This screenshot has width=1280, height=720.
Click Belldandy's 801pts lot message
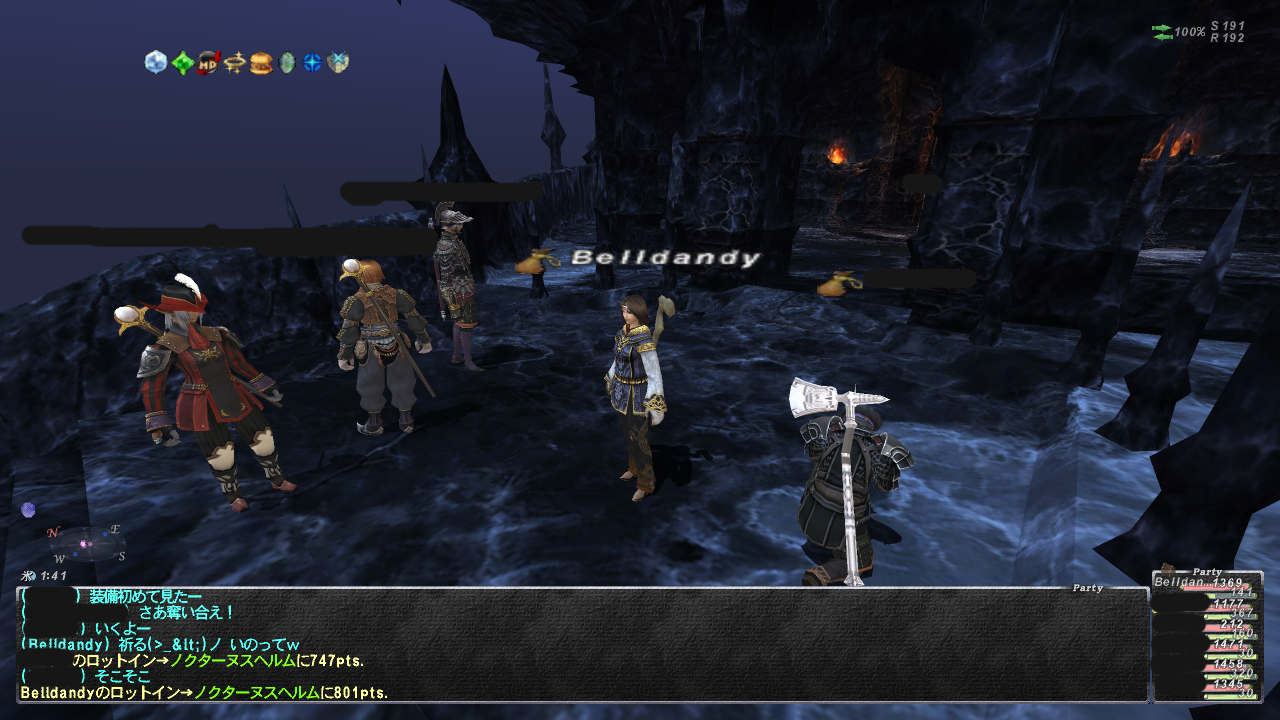click(204, 692)
